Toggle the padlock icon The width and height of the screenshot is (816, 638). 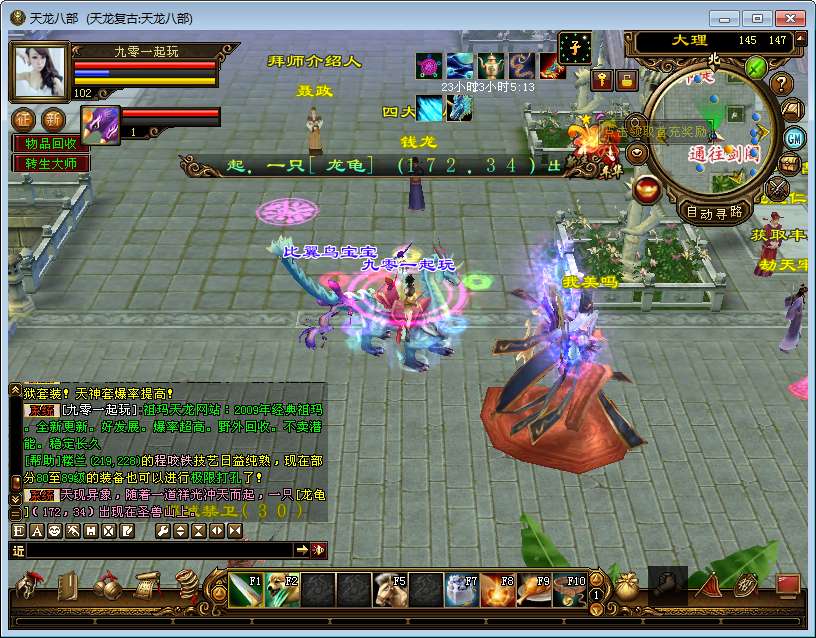coord(626,80)
